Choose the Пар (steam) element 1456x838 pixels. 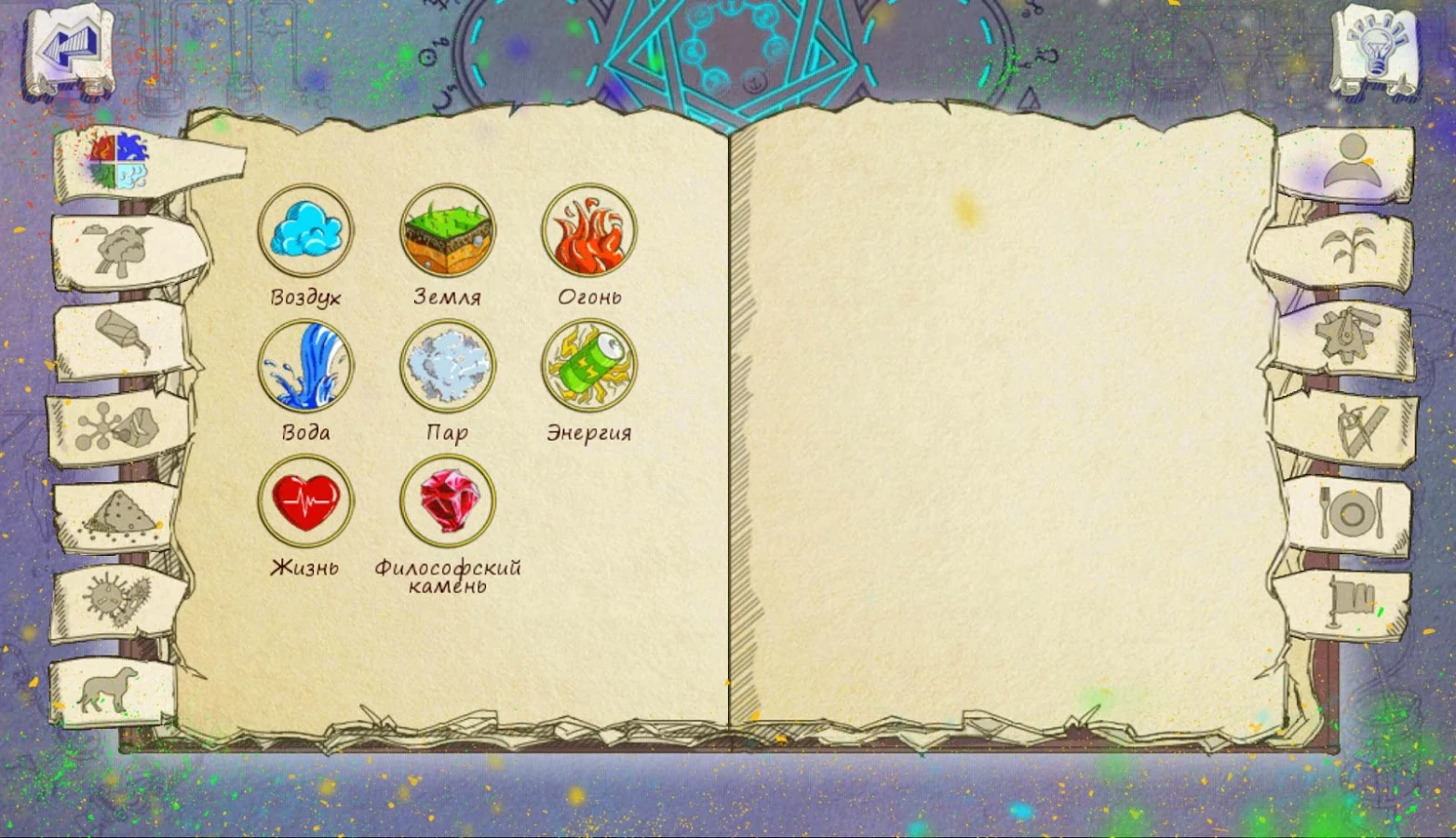tap(448, 367)
